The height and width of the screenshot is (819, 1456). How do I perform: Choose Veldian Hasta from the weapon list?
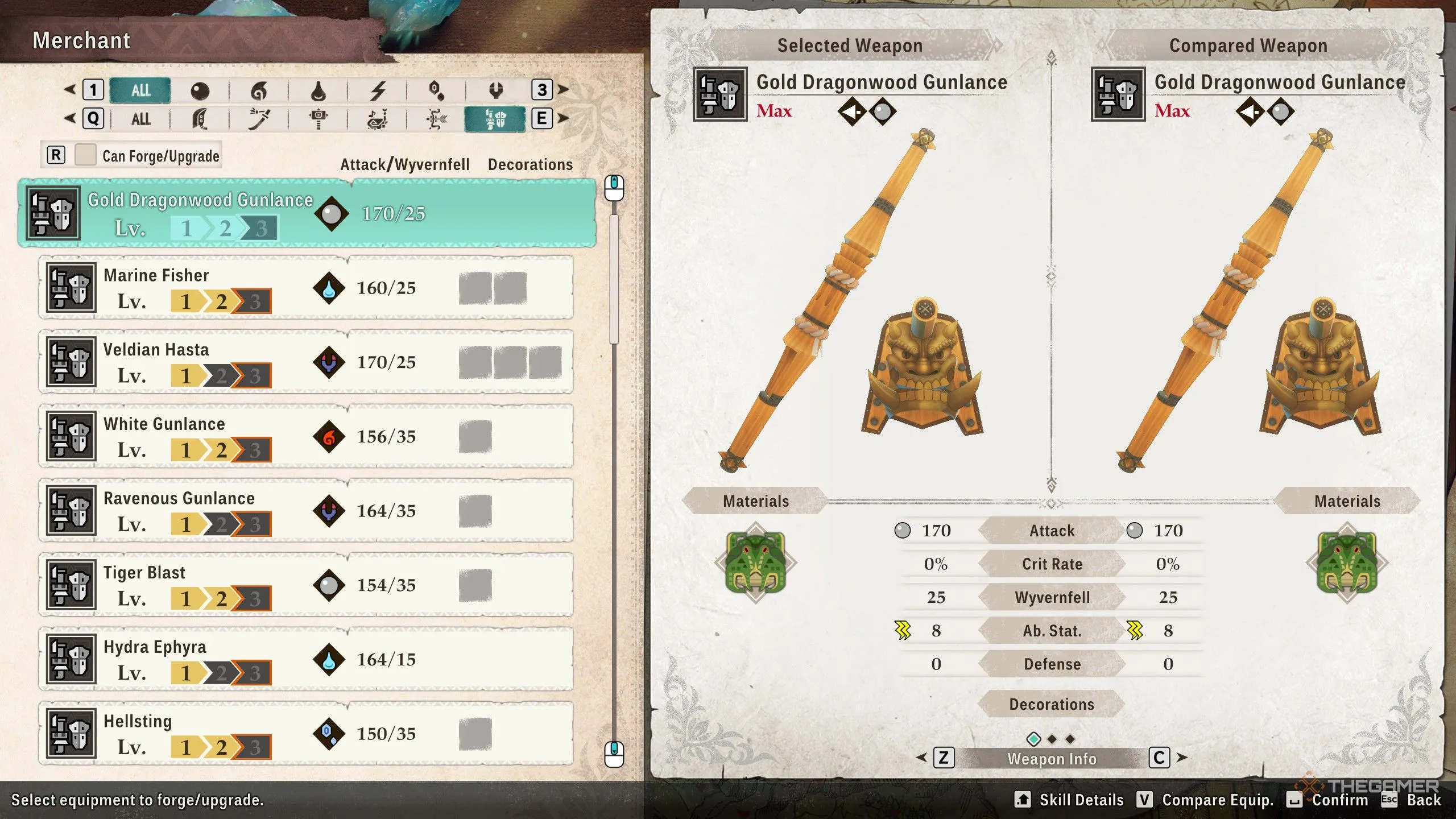click(306, 362)
